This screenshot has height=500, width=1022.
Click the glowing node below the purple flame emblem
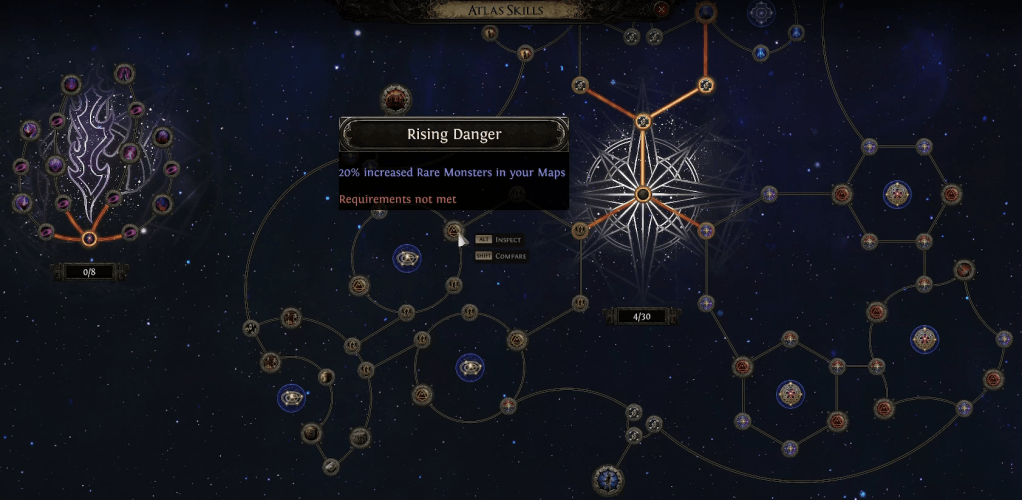pyautogui.click(x=89, y=238)
